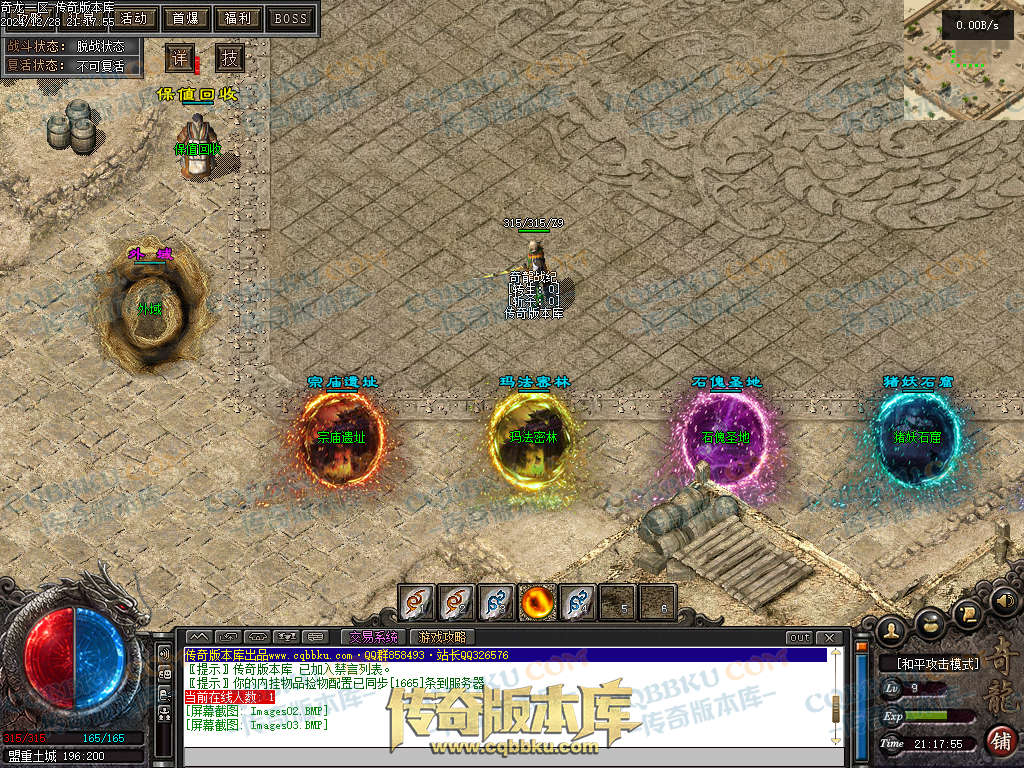1024x768 pixels.
Task: Open the scroll quest icon
Action: pos(968,611)
